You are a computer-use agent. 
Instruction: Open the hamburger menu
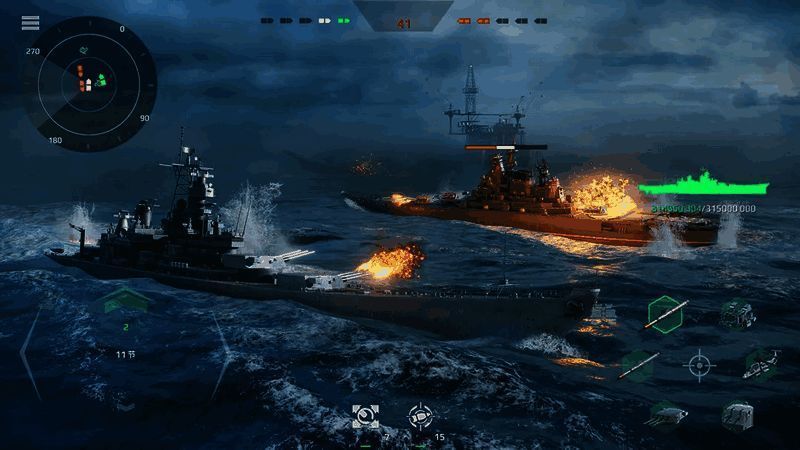pos(30,24)
